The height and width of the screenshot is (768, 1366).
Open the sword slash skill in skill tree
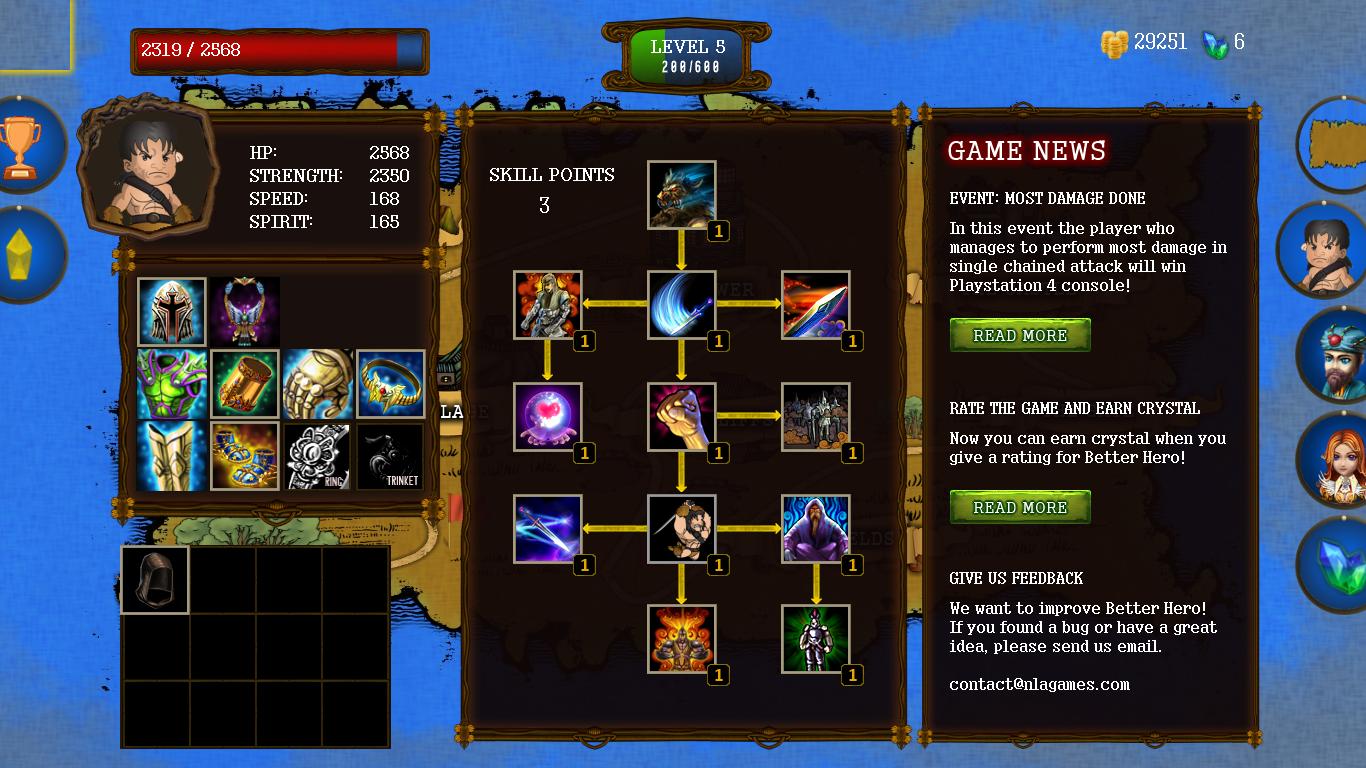pos(682,307)
